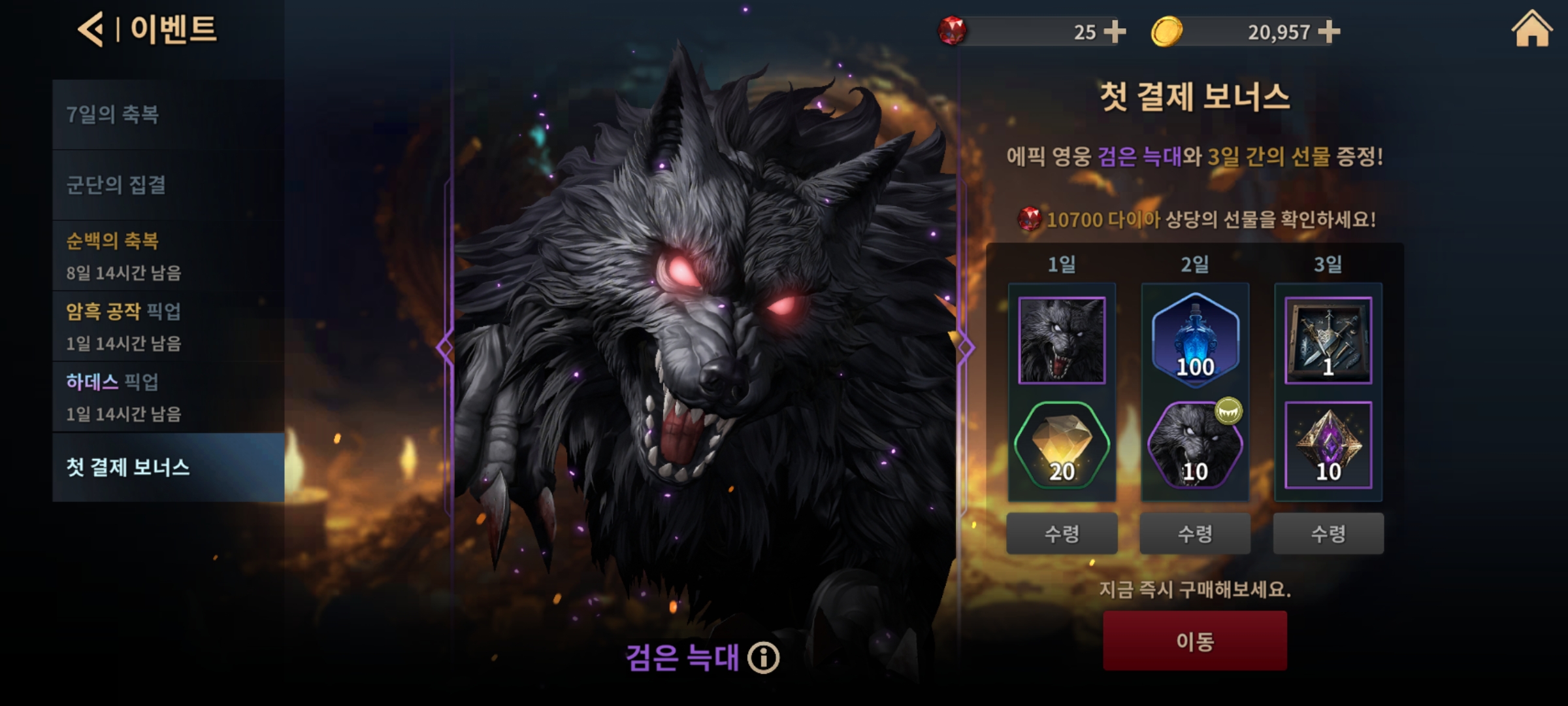Return to the home screen
This screenshot has height=706, width=1568.
[x=1531, y=30]
